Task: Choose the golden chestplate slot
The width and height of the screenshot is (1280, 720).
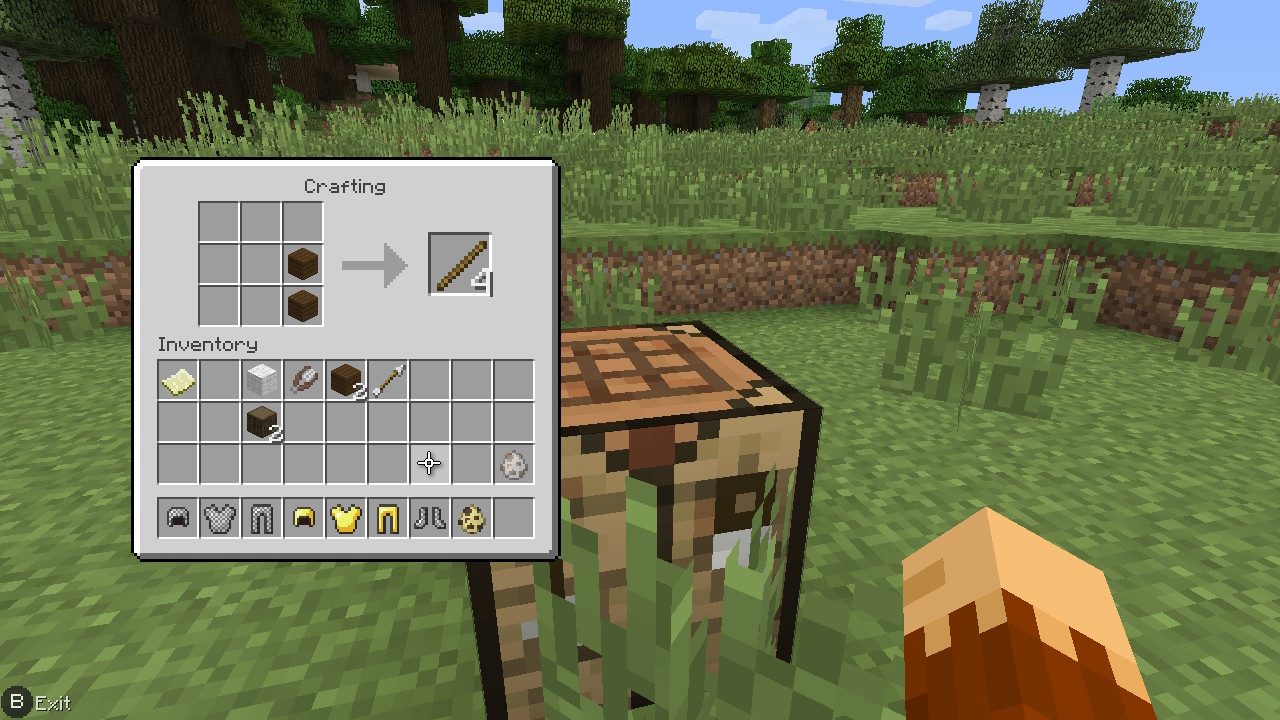Action: (x=346, y=518)
